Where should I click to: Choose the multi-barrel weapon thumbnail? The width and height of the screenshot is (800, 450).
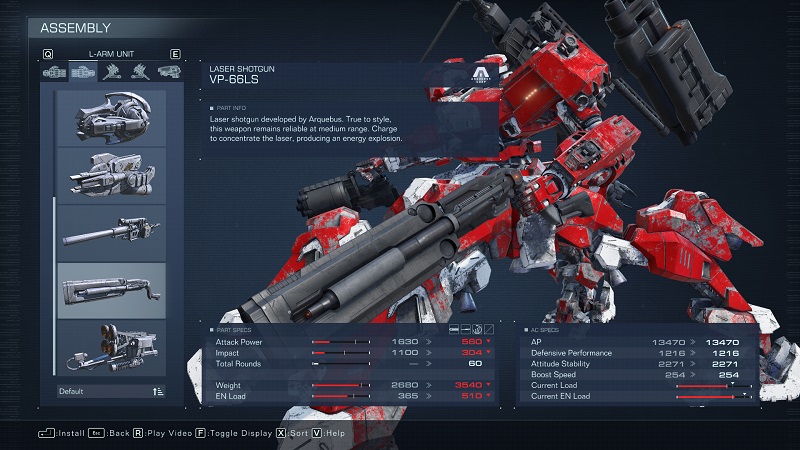(x=111, y=348)
